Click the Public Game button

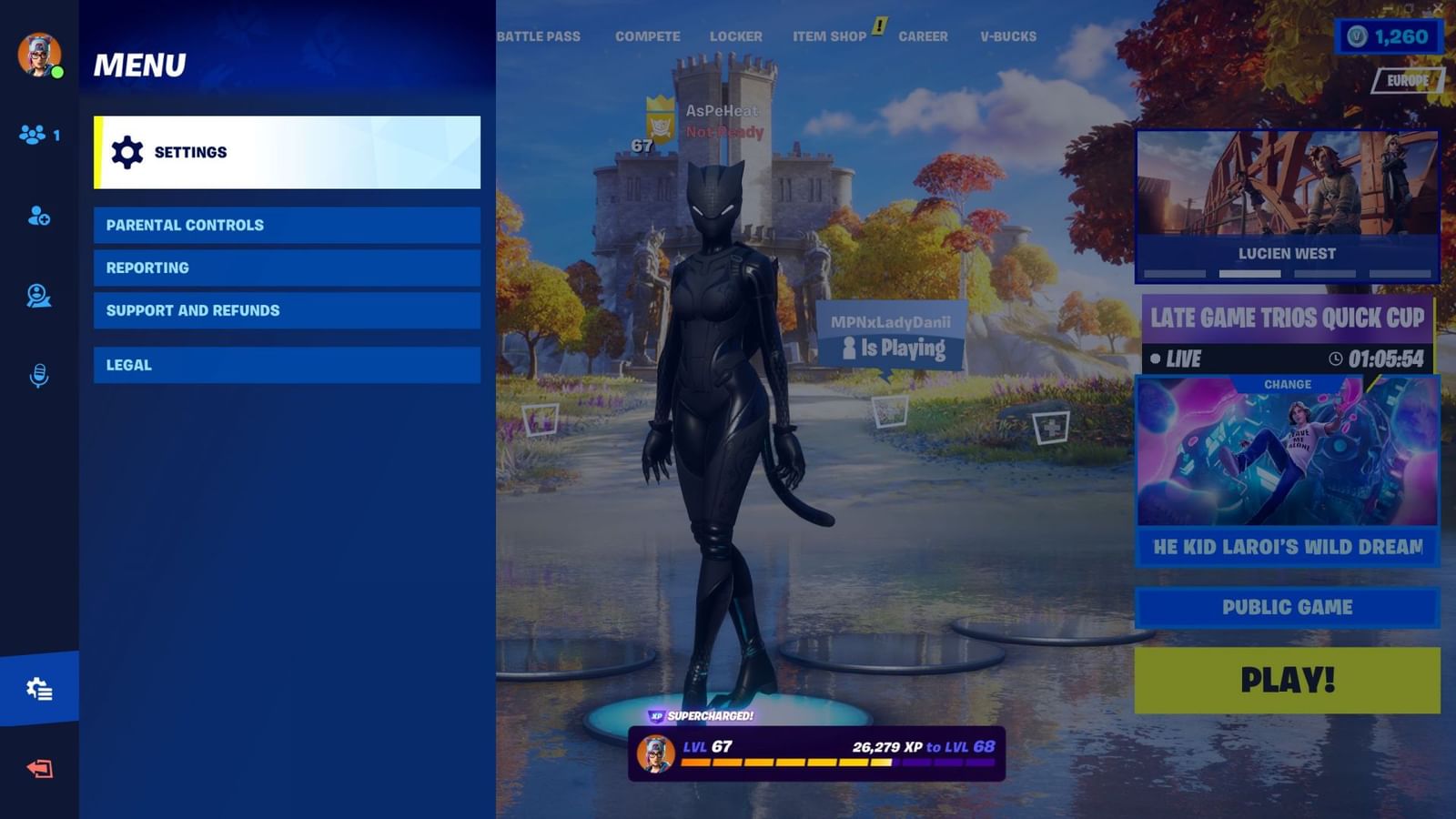(1286, 607)
